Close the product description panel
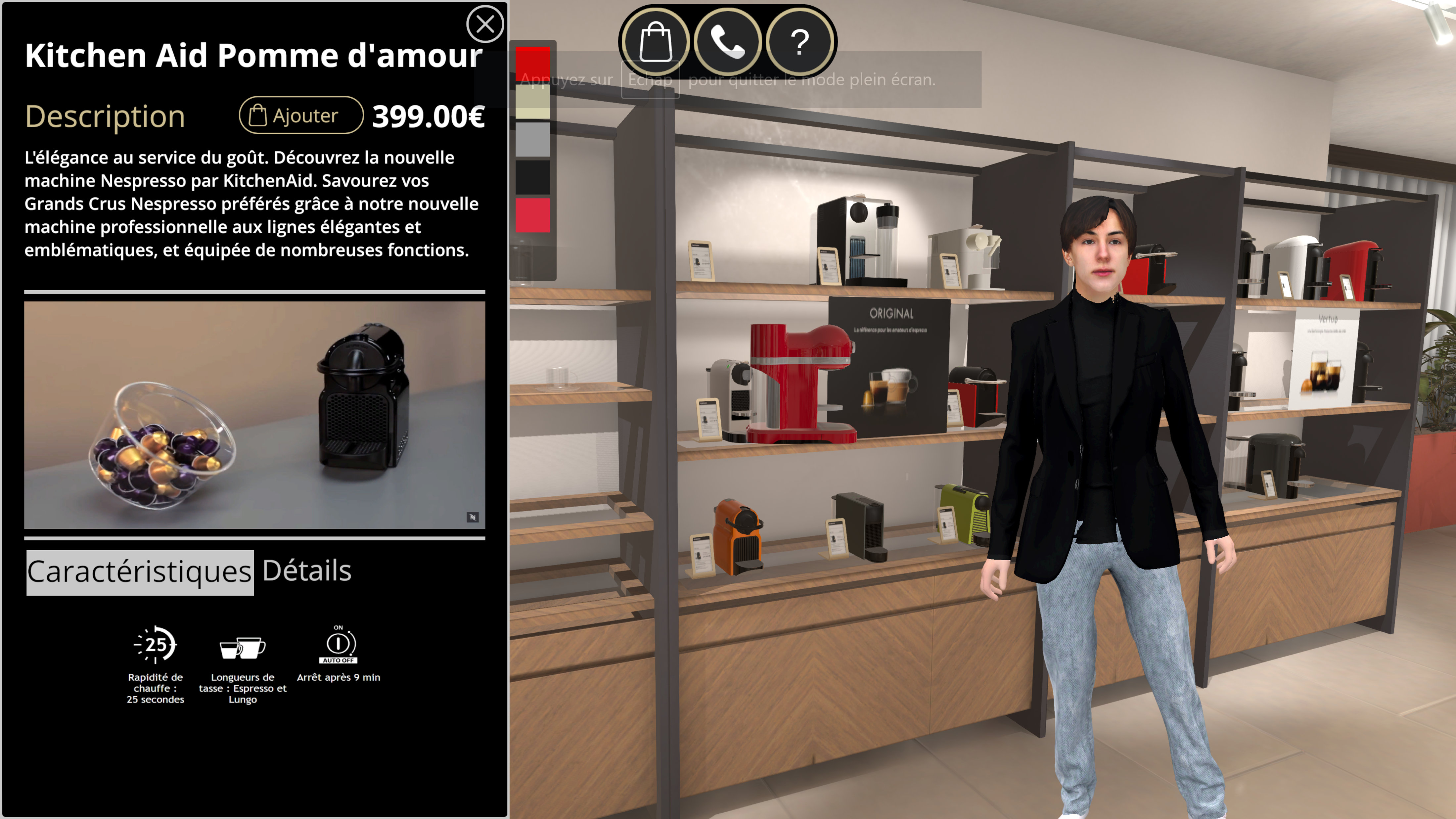Image resolution: width=1456 pixels, height=819 pixels. [485, 24]
